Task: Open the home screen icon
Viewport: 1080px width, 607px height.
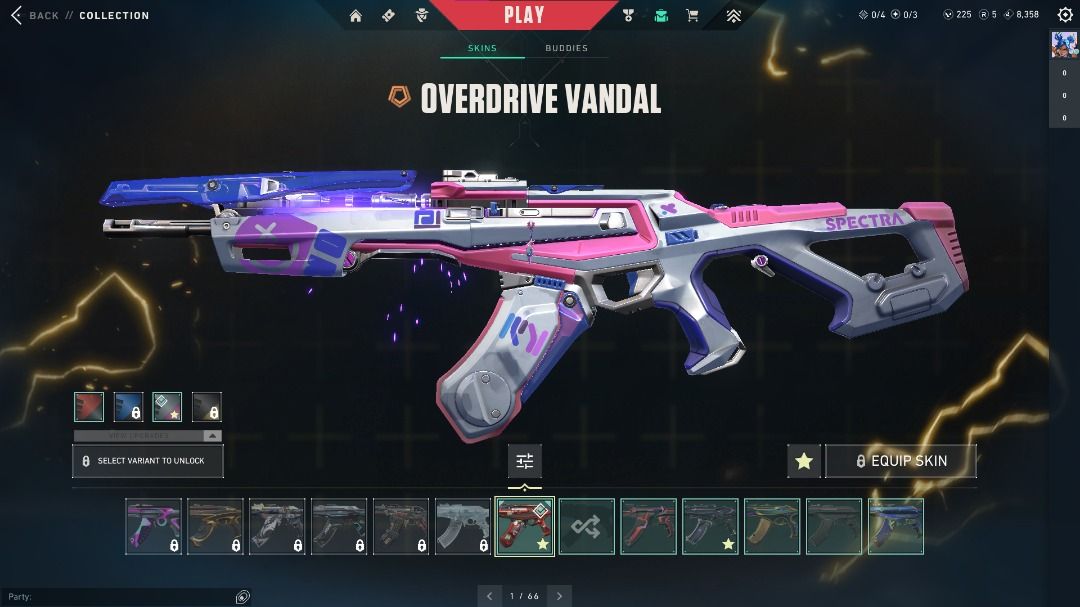Action: click(356, 16)
